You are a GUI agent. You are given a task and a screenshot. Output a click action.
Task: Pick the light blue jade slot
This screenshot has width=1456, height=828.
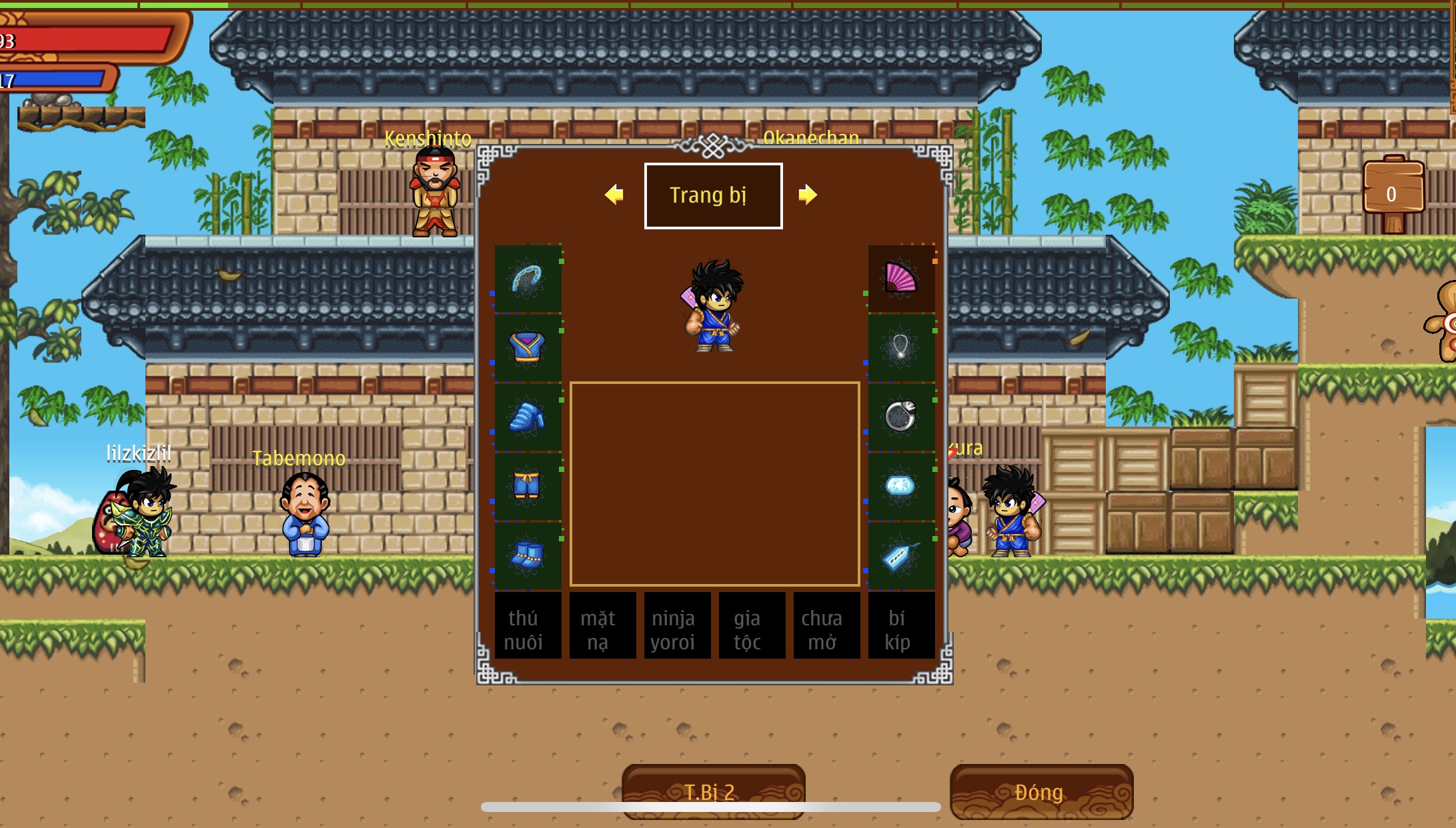901,487
